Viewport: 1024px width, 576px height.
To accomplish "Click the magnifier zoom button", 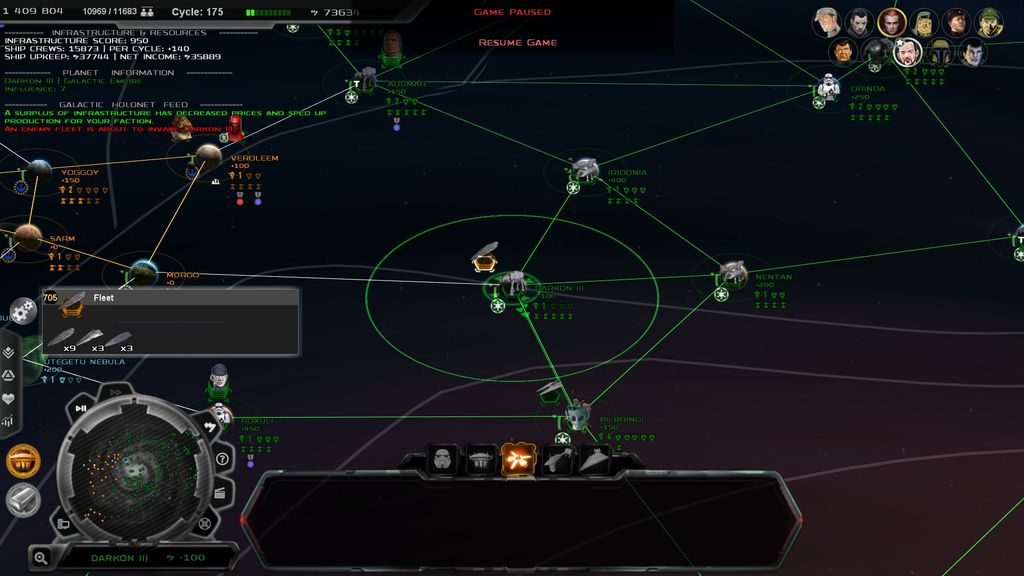I will [41, 557].
